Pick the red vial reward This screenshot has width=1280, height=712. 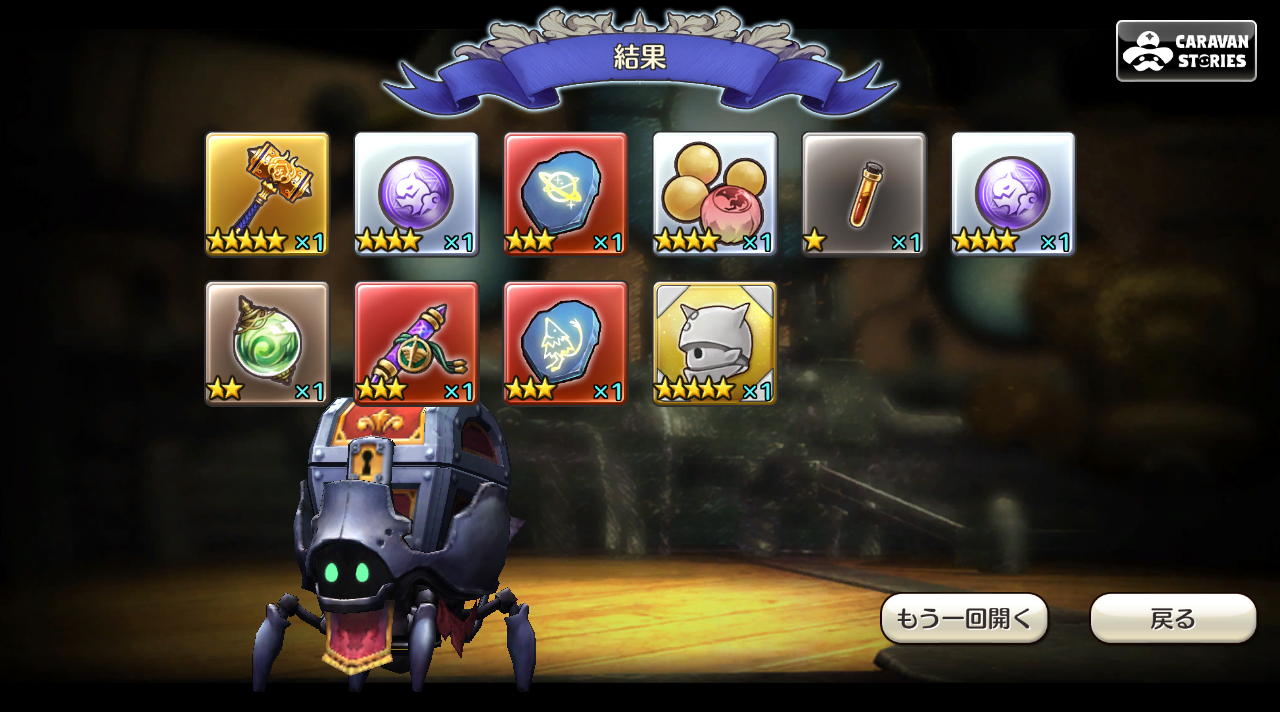863,193
